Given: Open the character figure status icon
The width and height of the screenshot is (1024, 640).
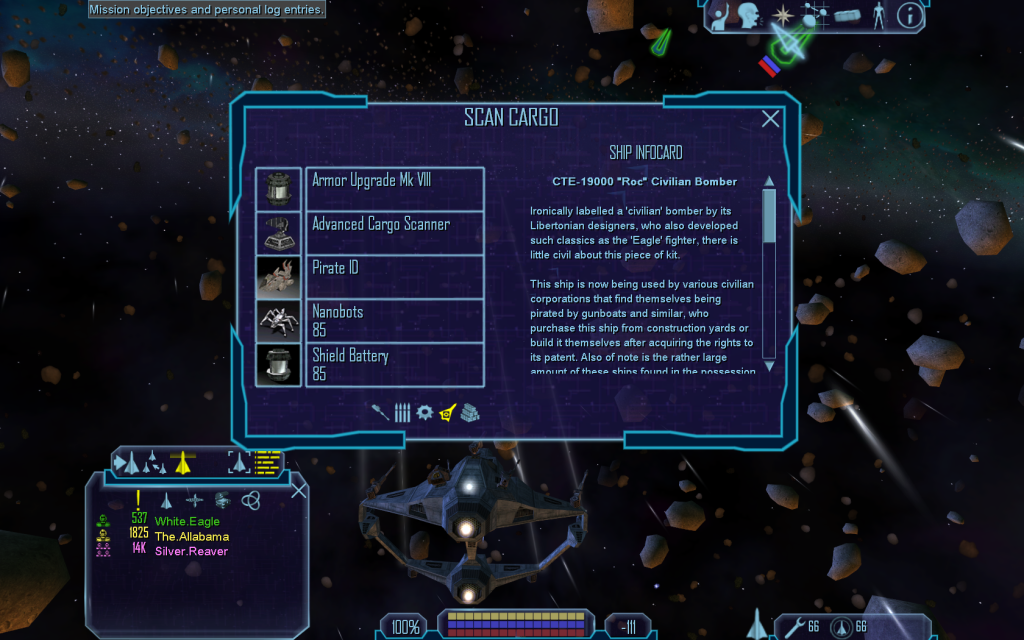Looking at the screenshot, I should [879, 15].
